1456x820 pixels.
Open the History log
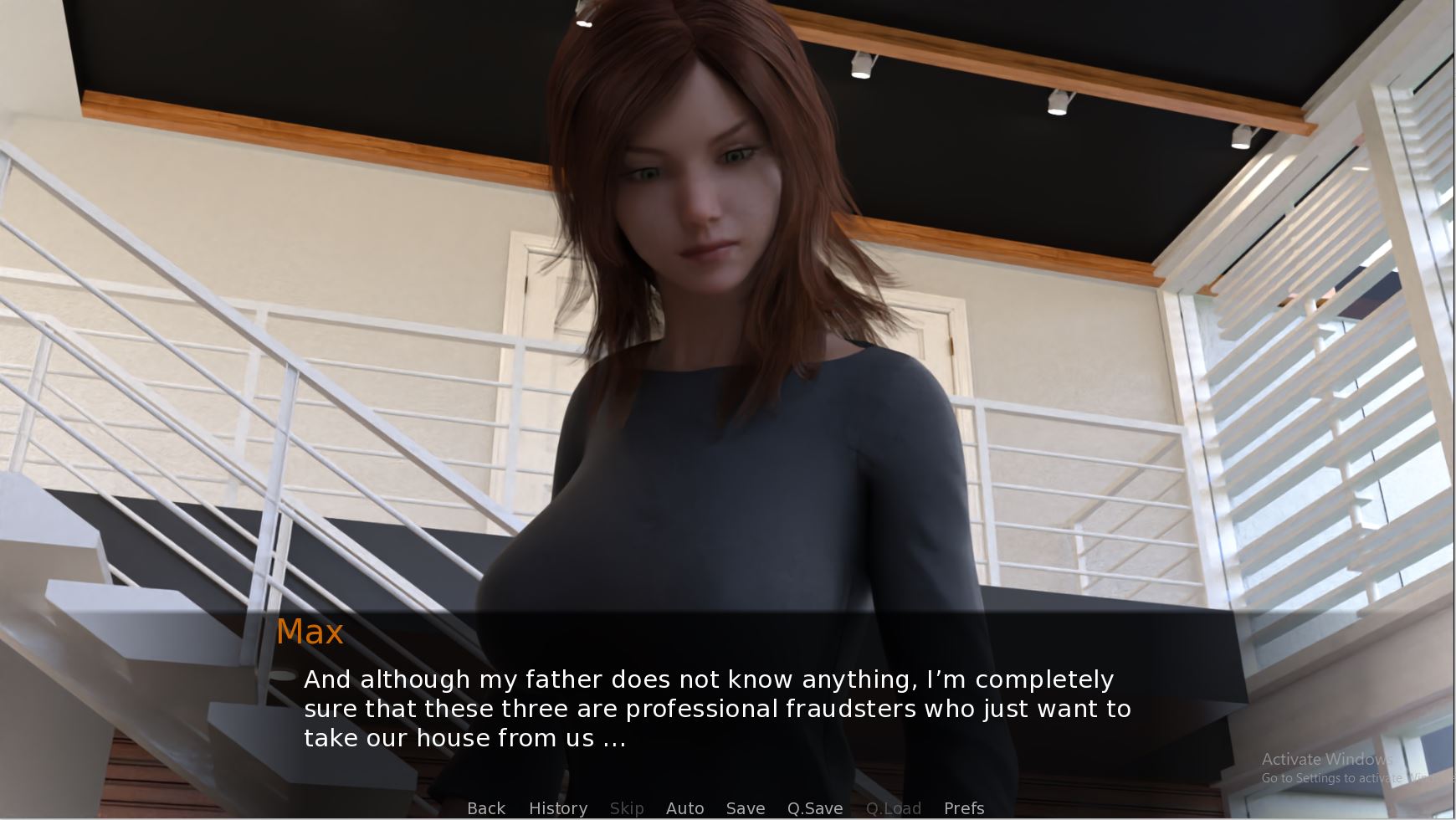click(558, 808)
